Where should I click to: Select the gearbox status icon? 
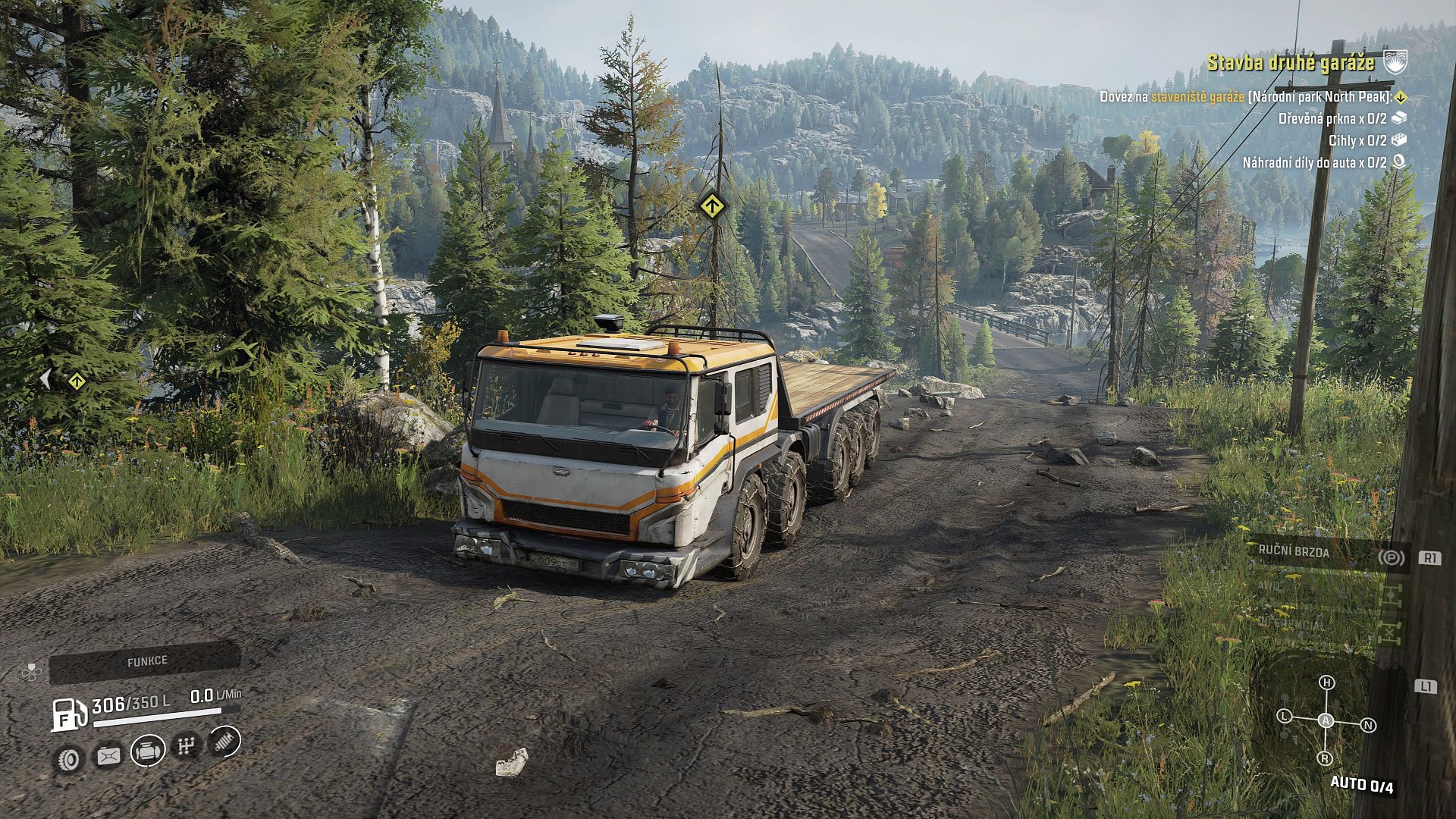[x=186, y=746]
